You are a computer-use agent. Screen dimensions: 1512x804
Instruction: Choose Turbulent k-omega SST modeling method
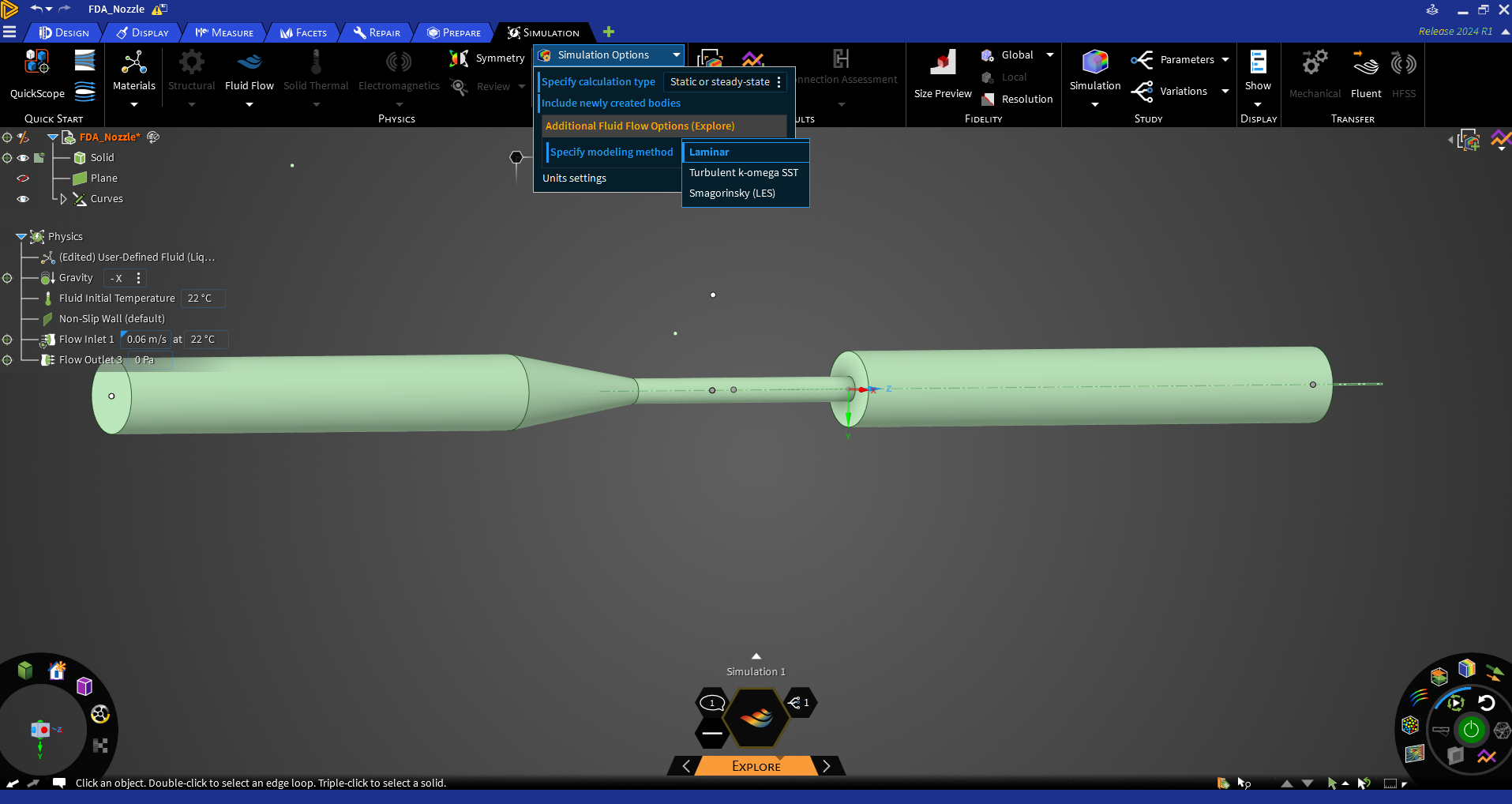pos(743,172)
